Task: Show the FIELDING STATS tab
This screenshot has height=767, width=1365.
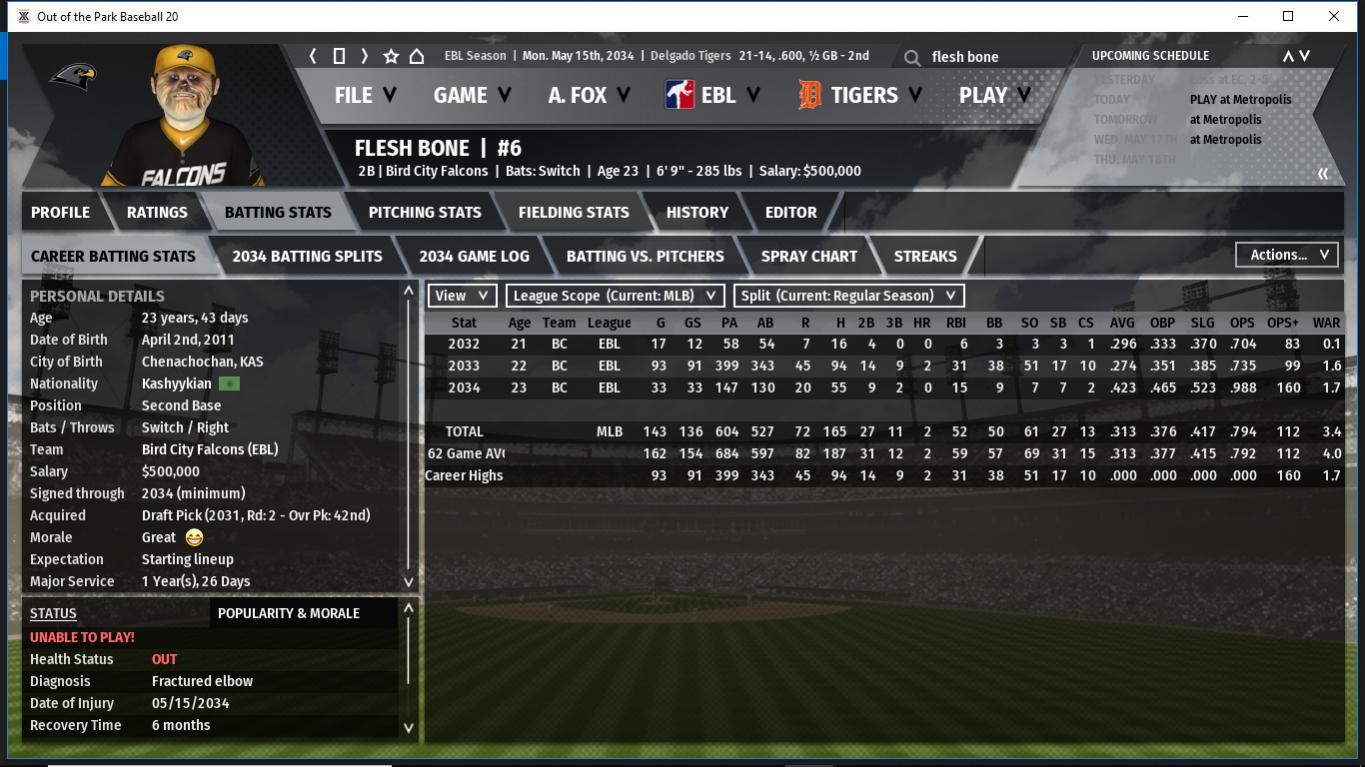Action: click(573, 212)
